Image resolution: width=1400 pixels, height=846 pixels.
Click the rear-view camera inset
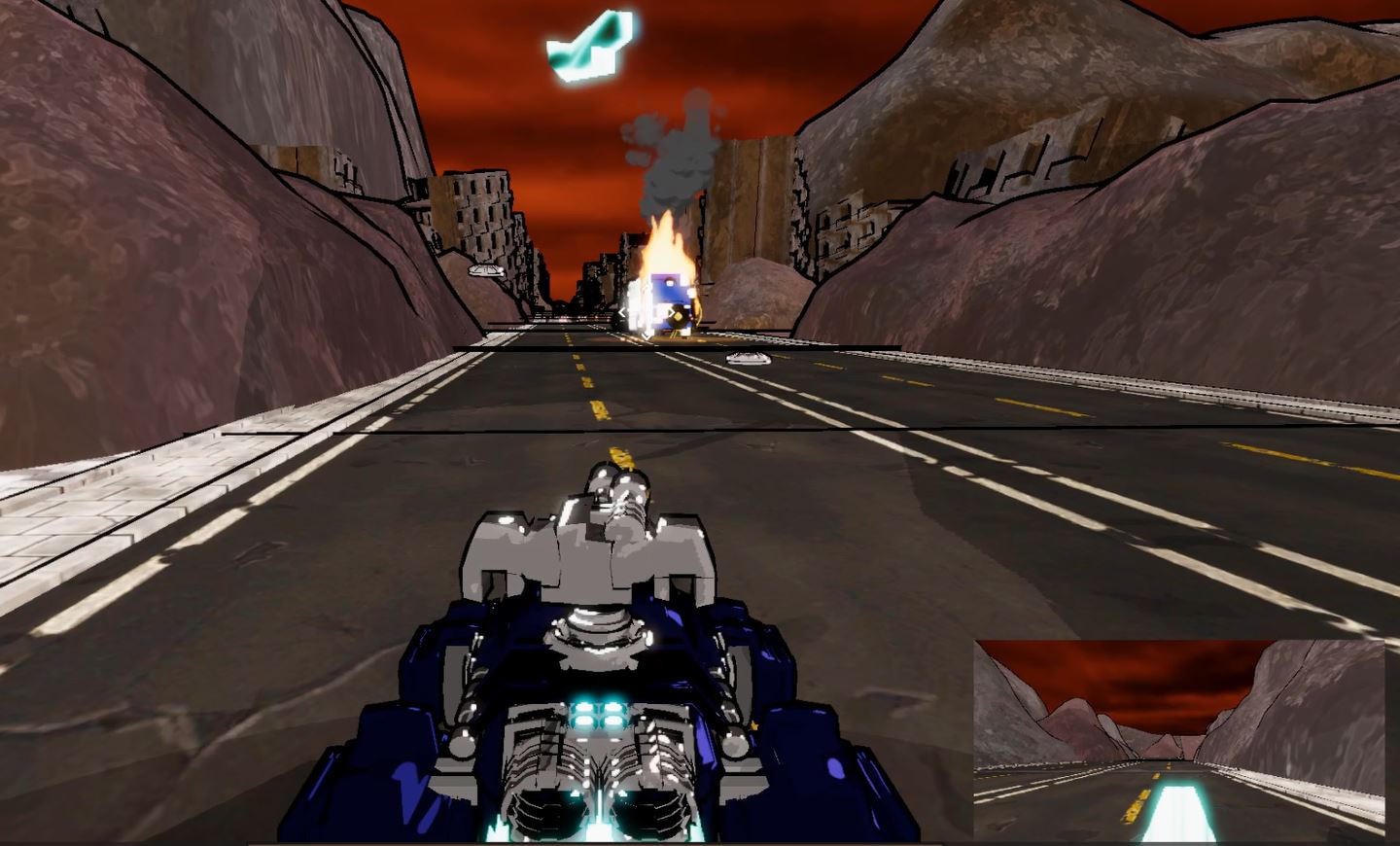point(1178,741)
